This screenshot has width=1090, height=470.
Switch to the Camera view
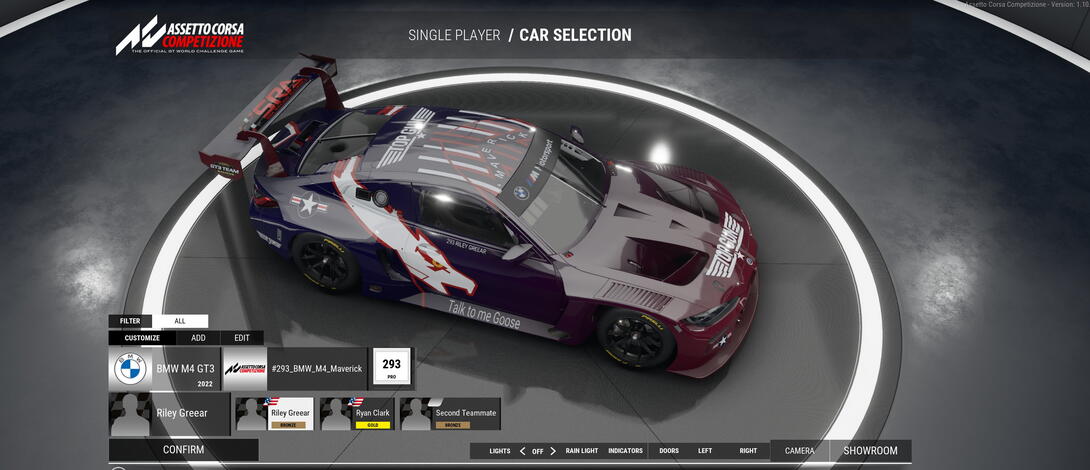pos(799,451)
